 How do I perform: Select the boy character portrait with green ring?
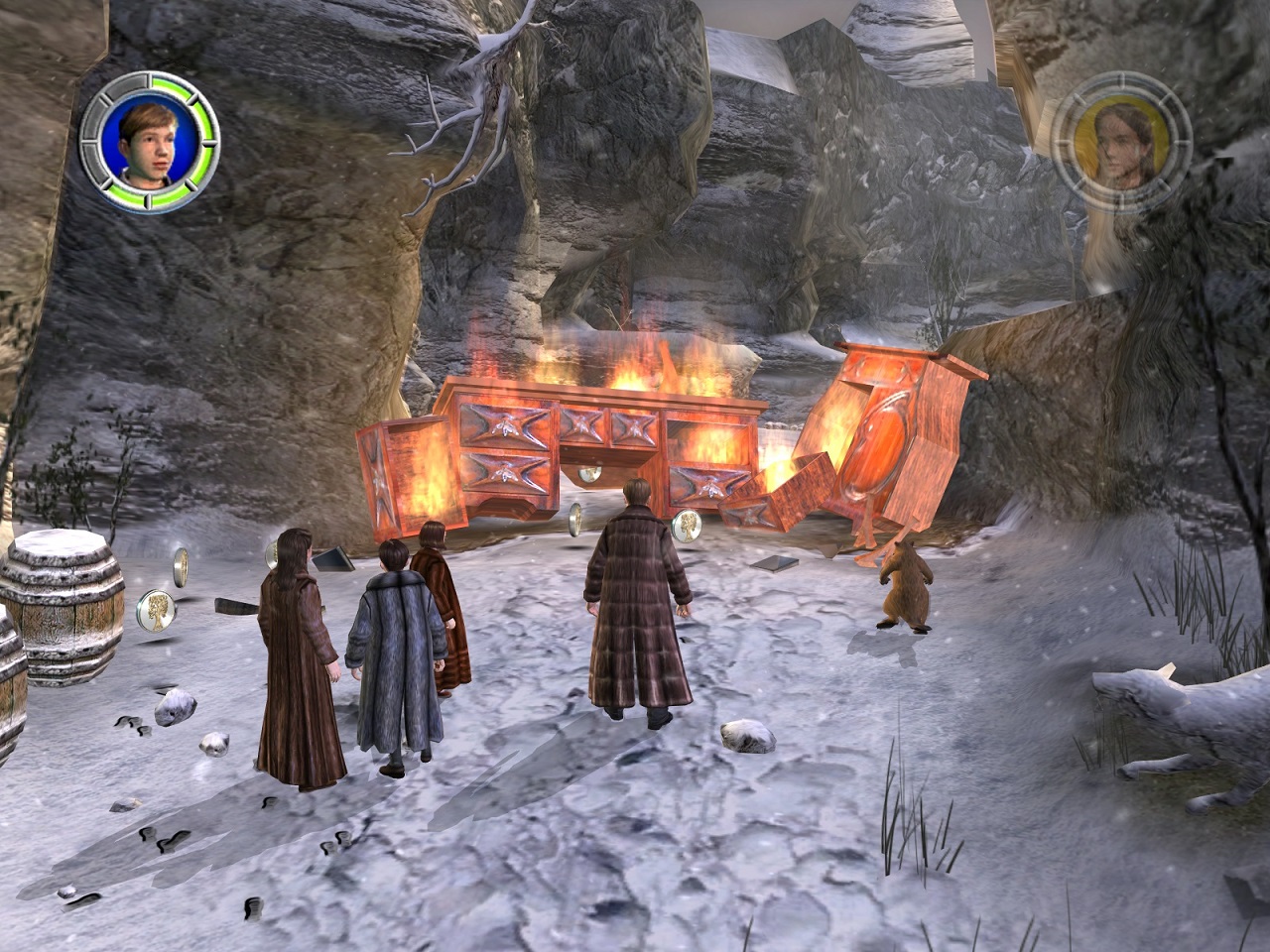tap(150, 142)
